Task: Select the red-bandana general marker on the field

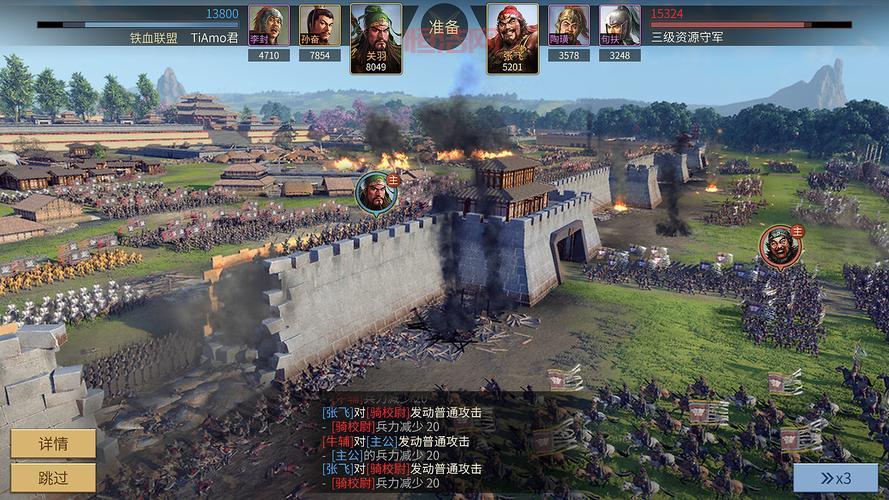Action: [780, 246]
